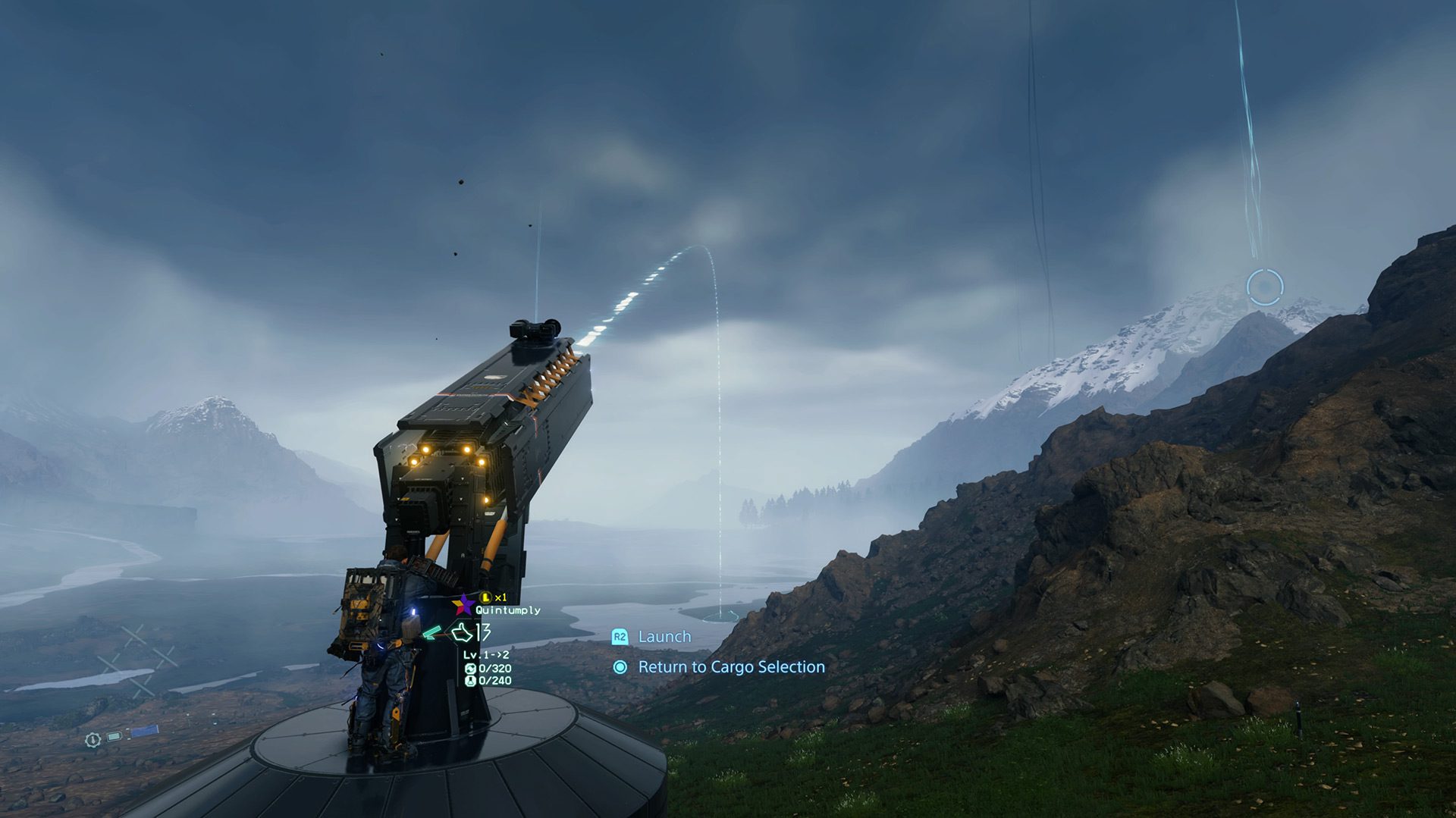Click the blue solar panel marker icon

(145, 731)
